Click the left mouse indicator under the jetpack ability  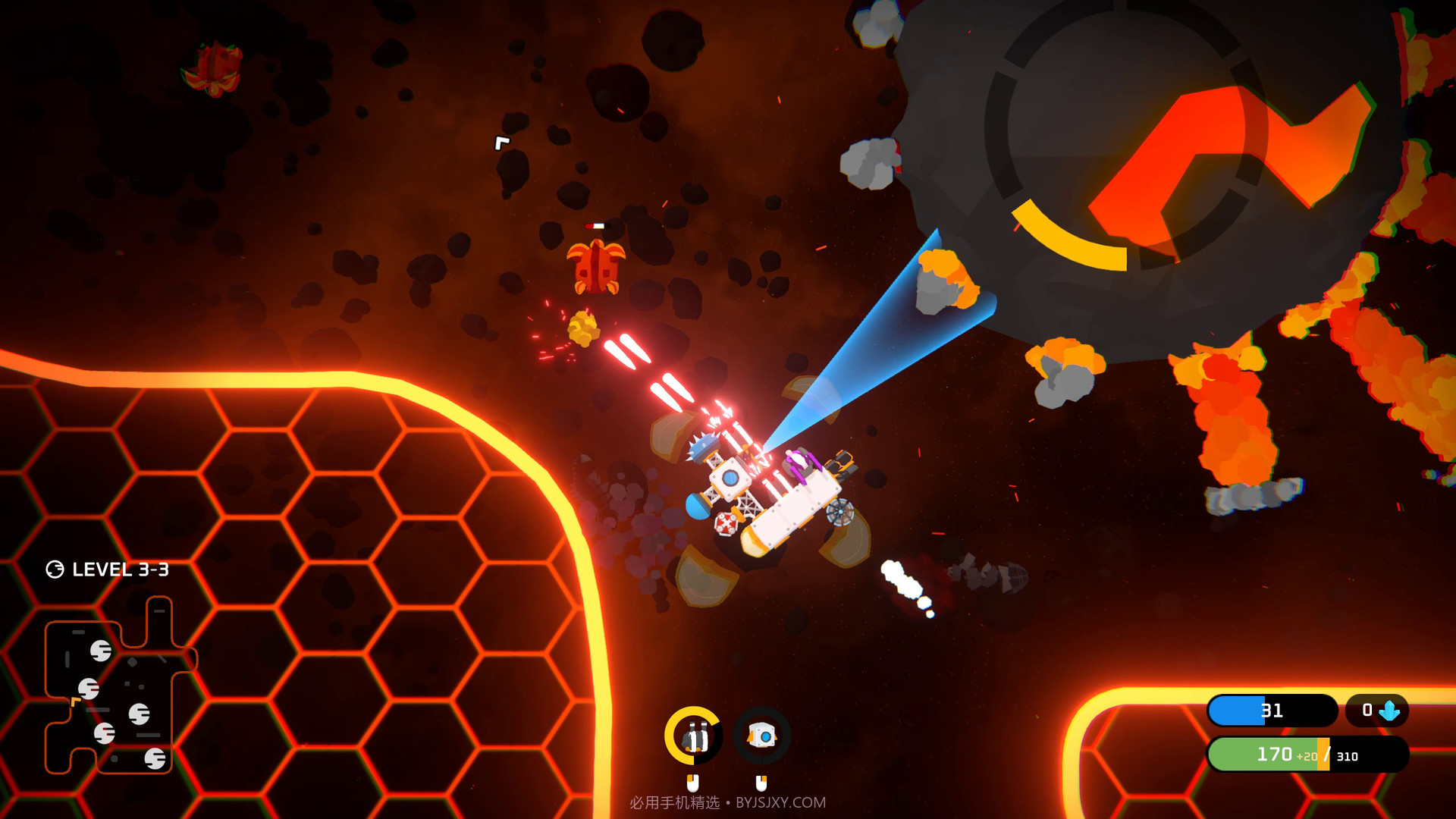(x=693, y=783)
